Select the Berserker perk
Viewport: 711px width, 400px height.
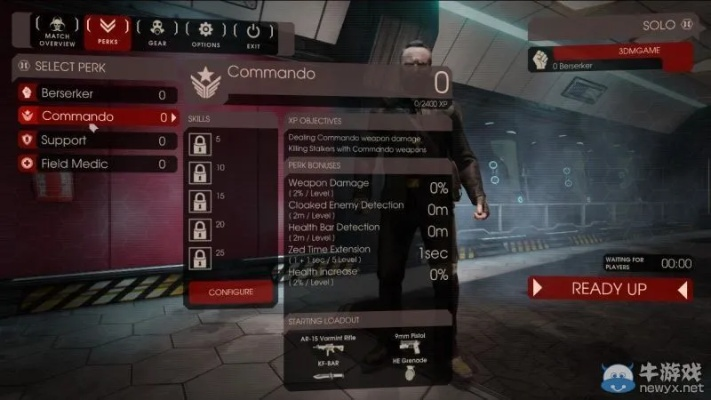click(x=97, y=94)
